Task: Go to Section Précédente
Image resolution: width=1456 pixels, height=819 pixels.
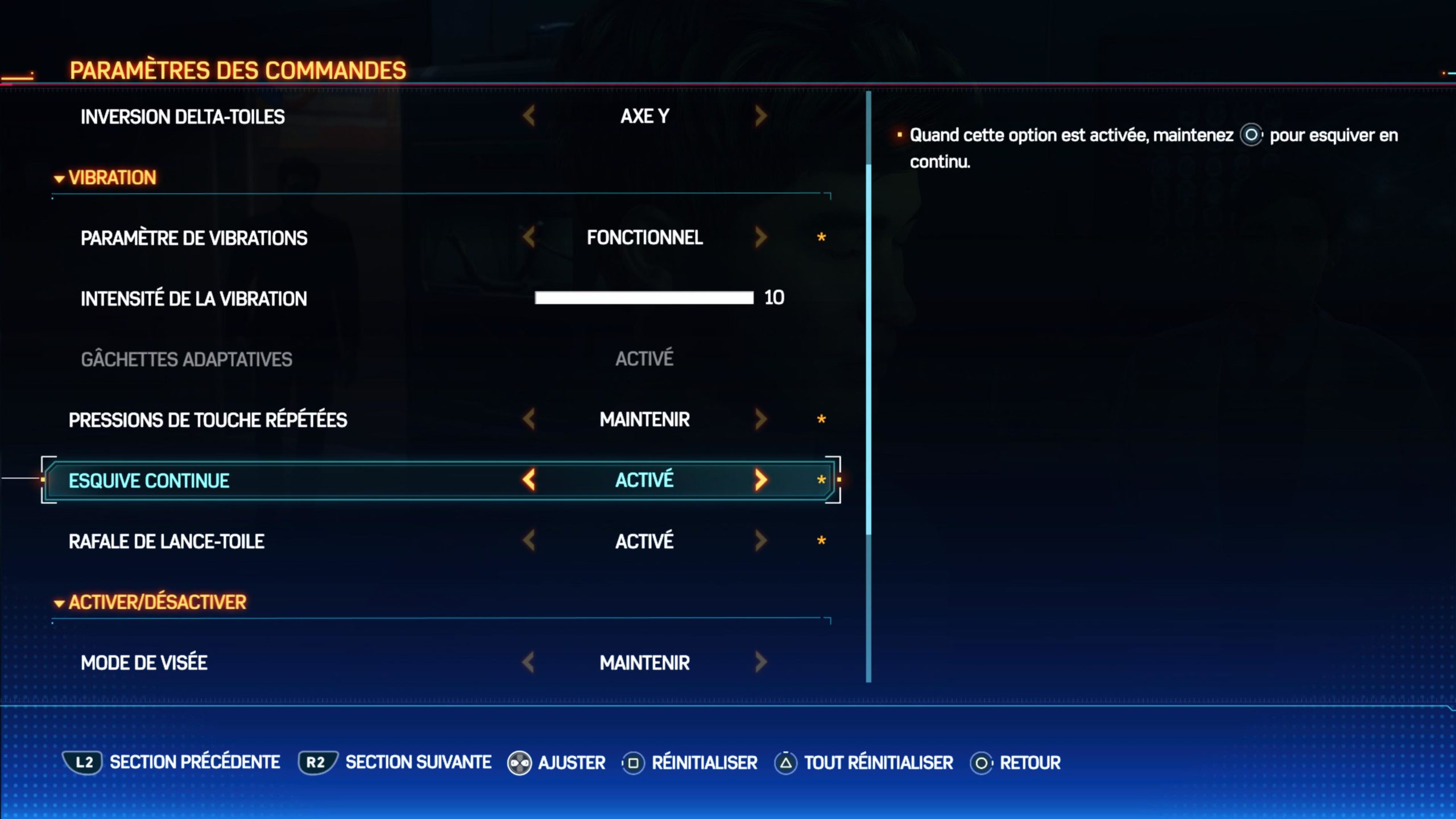Action: coord(171,763)
